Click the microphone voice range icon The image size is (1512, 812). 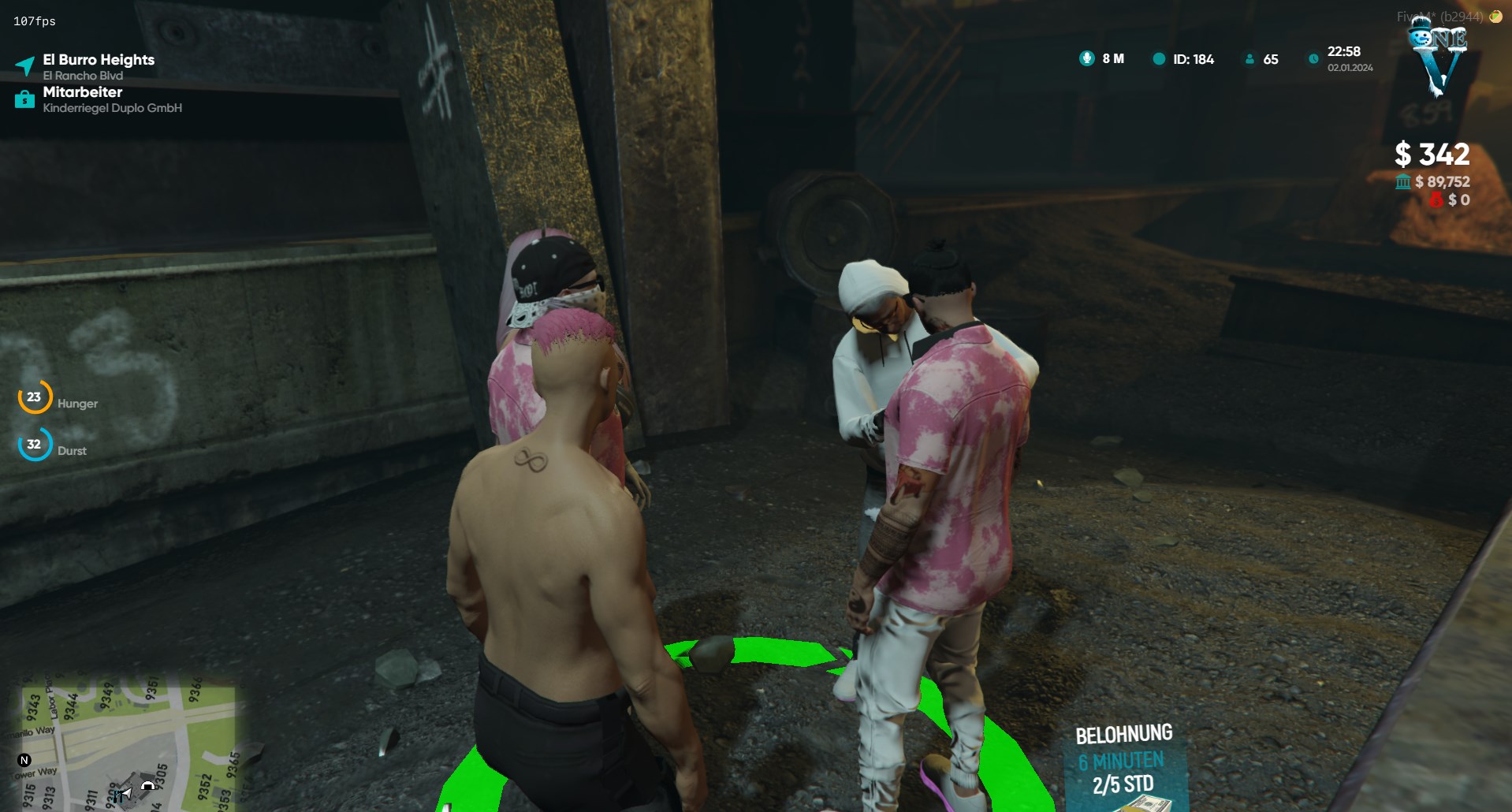[x=1086, y=58]
